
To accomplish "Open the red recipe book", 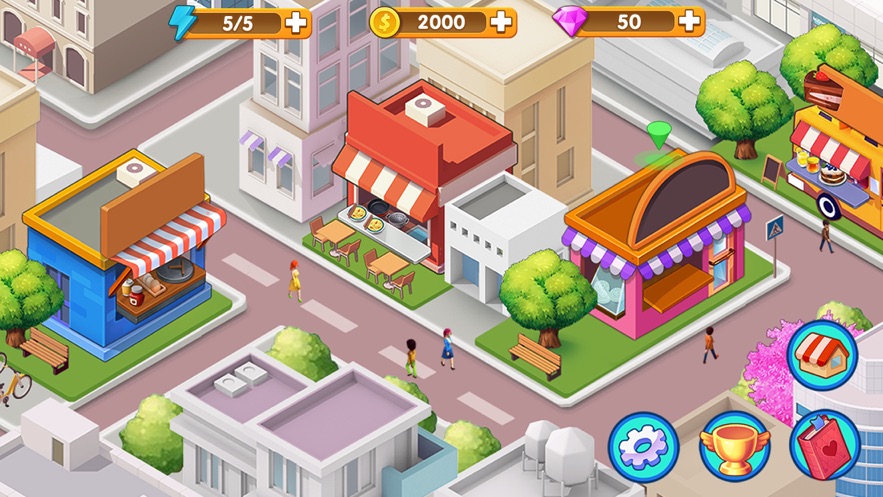I will [824, 446].
